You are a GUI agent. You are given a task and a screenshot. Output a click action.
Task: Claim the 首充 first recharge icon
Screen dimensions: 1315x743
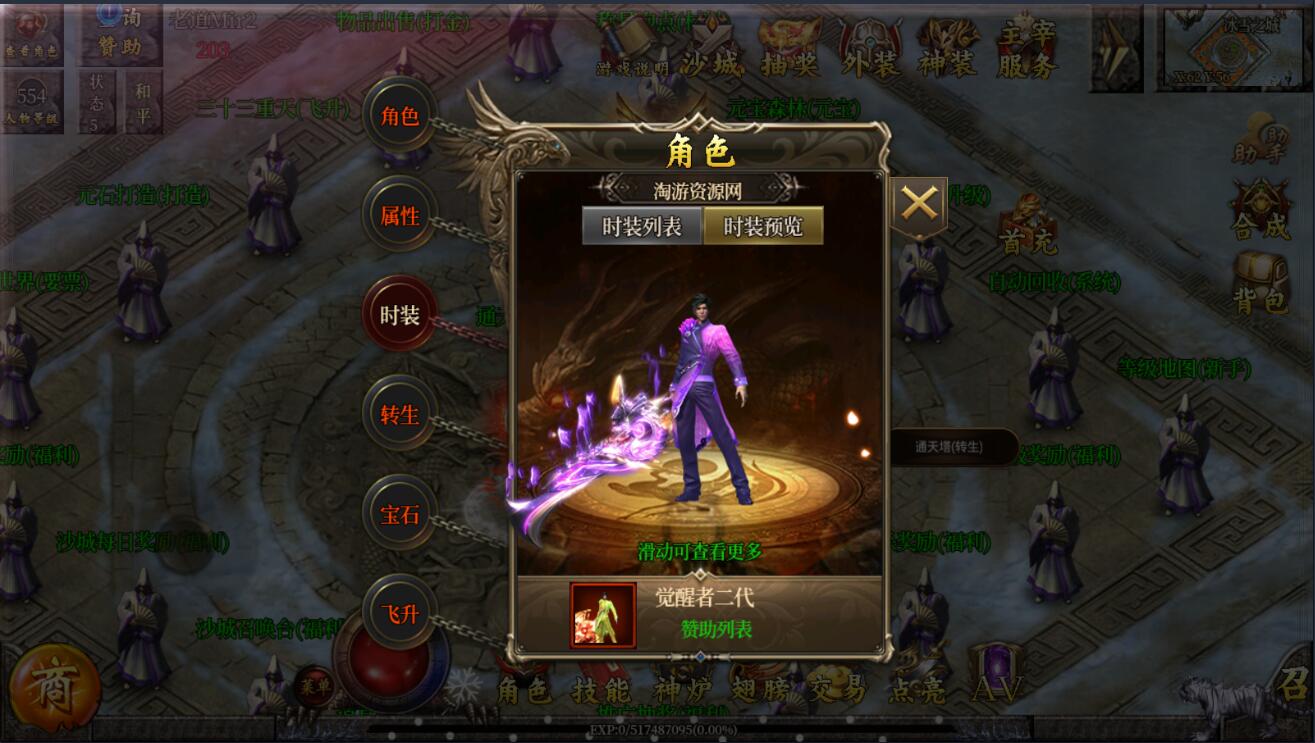[x=1026, y=224]
